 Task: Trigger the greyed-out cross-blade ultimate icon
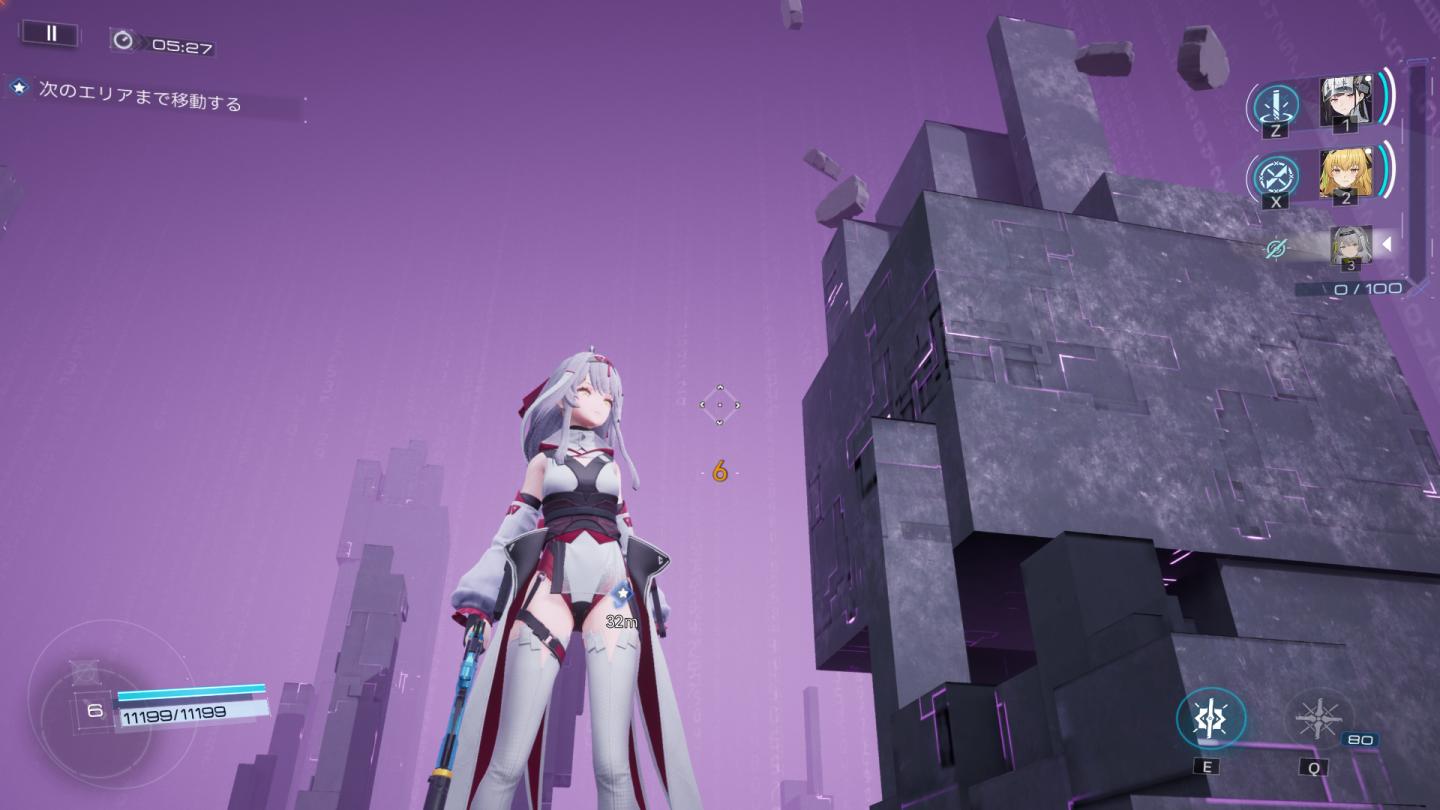(x=1317, y=719)
